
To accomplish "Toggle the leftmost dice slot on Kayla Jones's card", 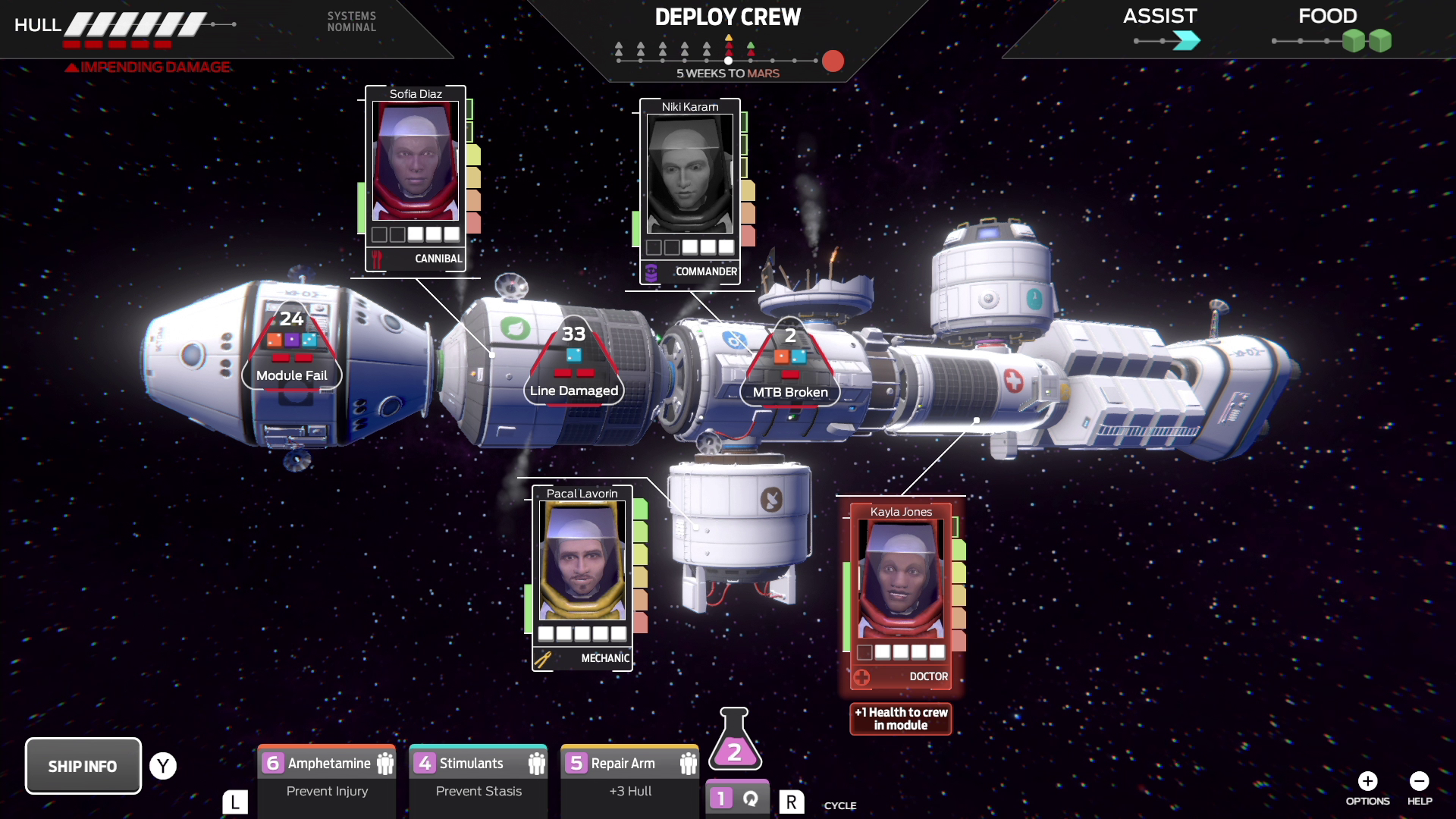I will coord(864,651).
